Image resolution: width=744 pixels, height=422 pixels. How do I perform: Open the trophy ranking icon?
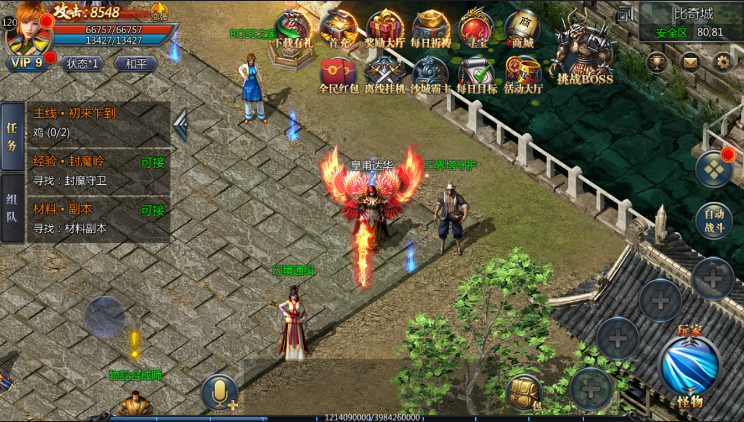(x=657, y=62)
